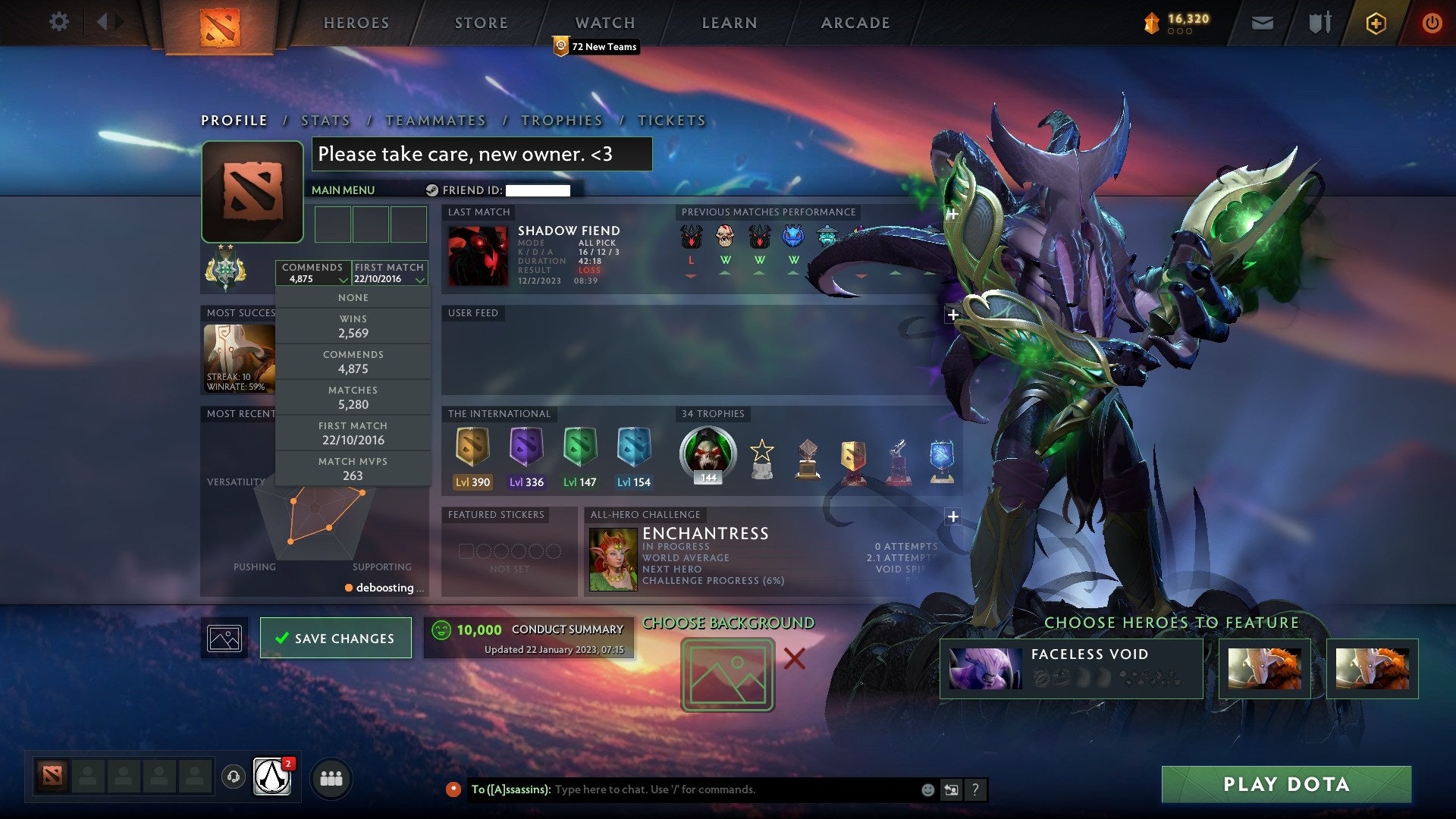Show the Tickets tab

(x=671, y=121)
